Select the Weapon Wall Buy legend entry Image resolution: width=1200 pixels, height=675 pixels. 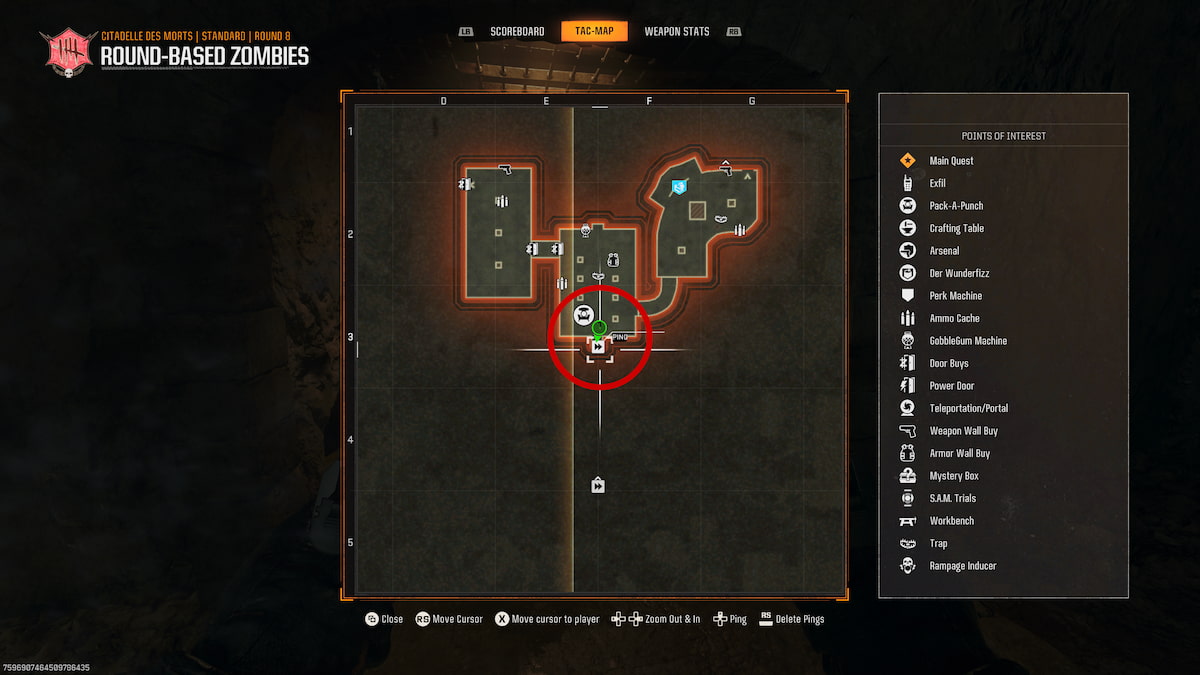pos(963,431)
